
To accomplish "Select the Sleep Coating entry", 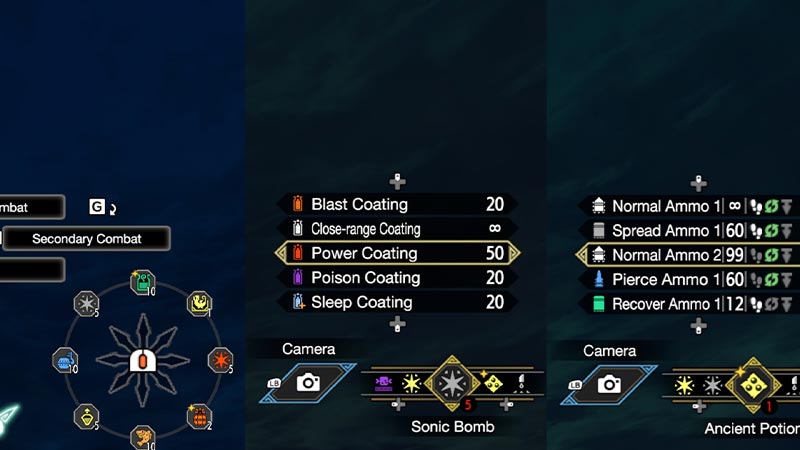I will pyautogui.click(x=397, y=302).
